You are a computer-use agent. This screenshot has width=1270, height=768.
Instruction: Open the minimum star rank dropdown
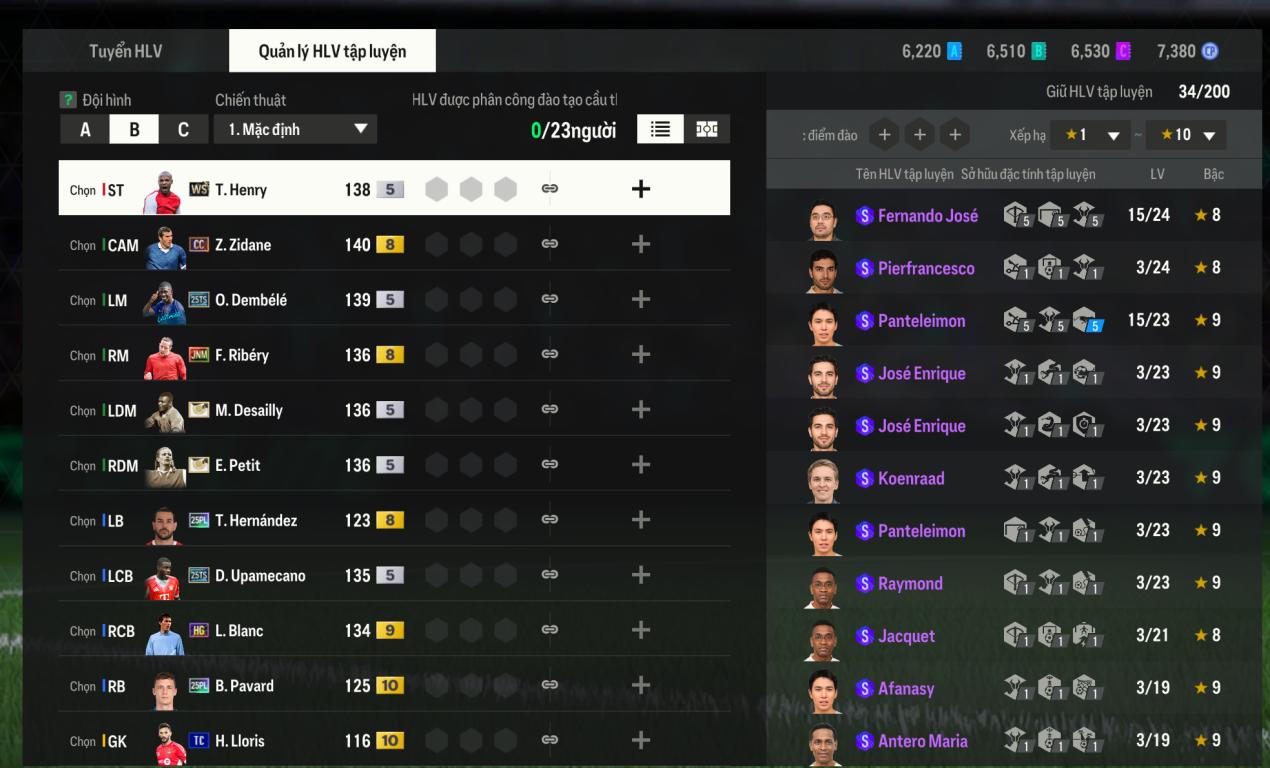tap(1090, 135)
